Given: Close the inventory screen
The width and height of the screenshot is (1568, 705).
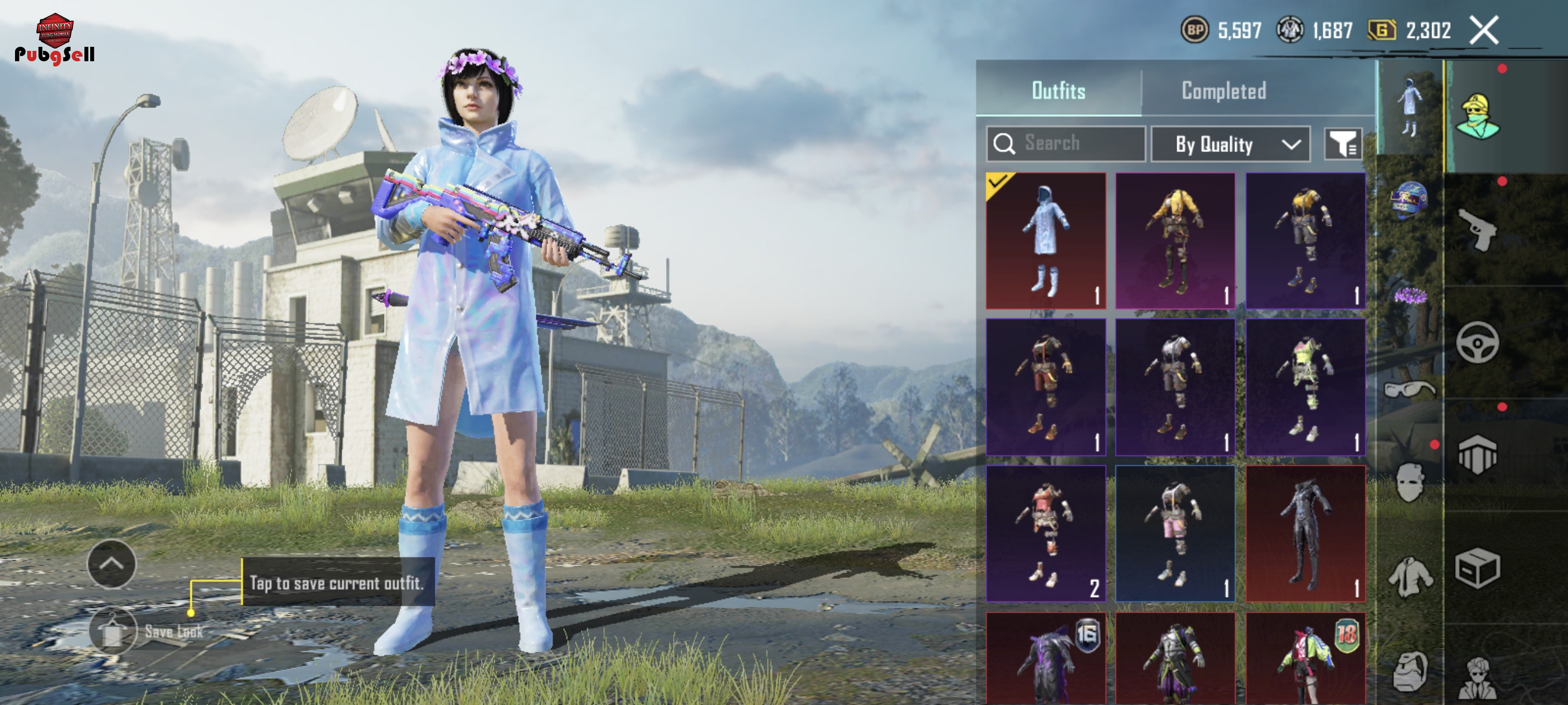Looking at the screenshot, I should click(x=1484, y=31).
